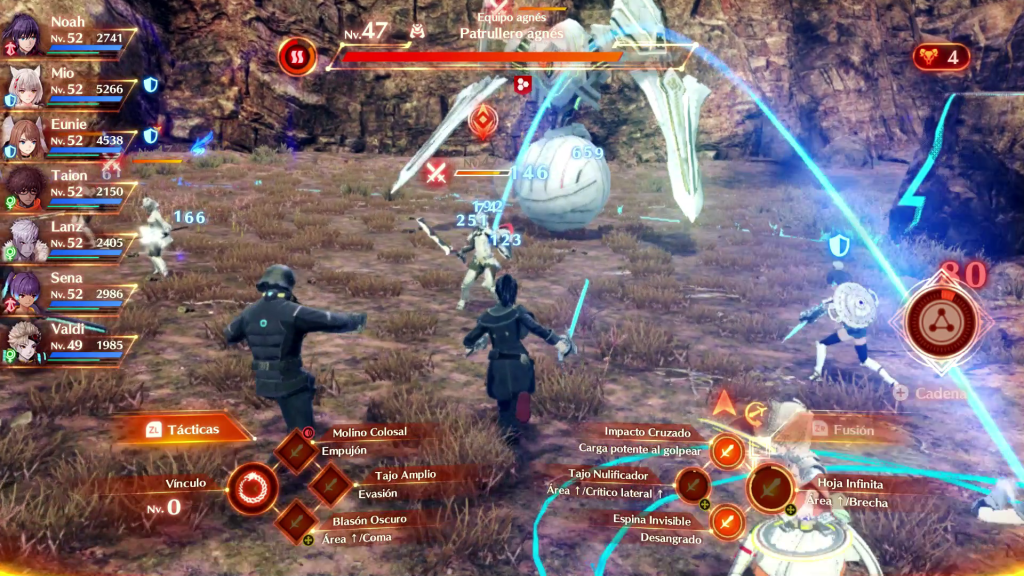
Task: Trigger the Espina Invisible art
Action: click(728, 520)
